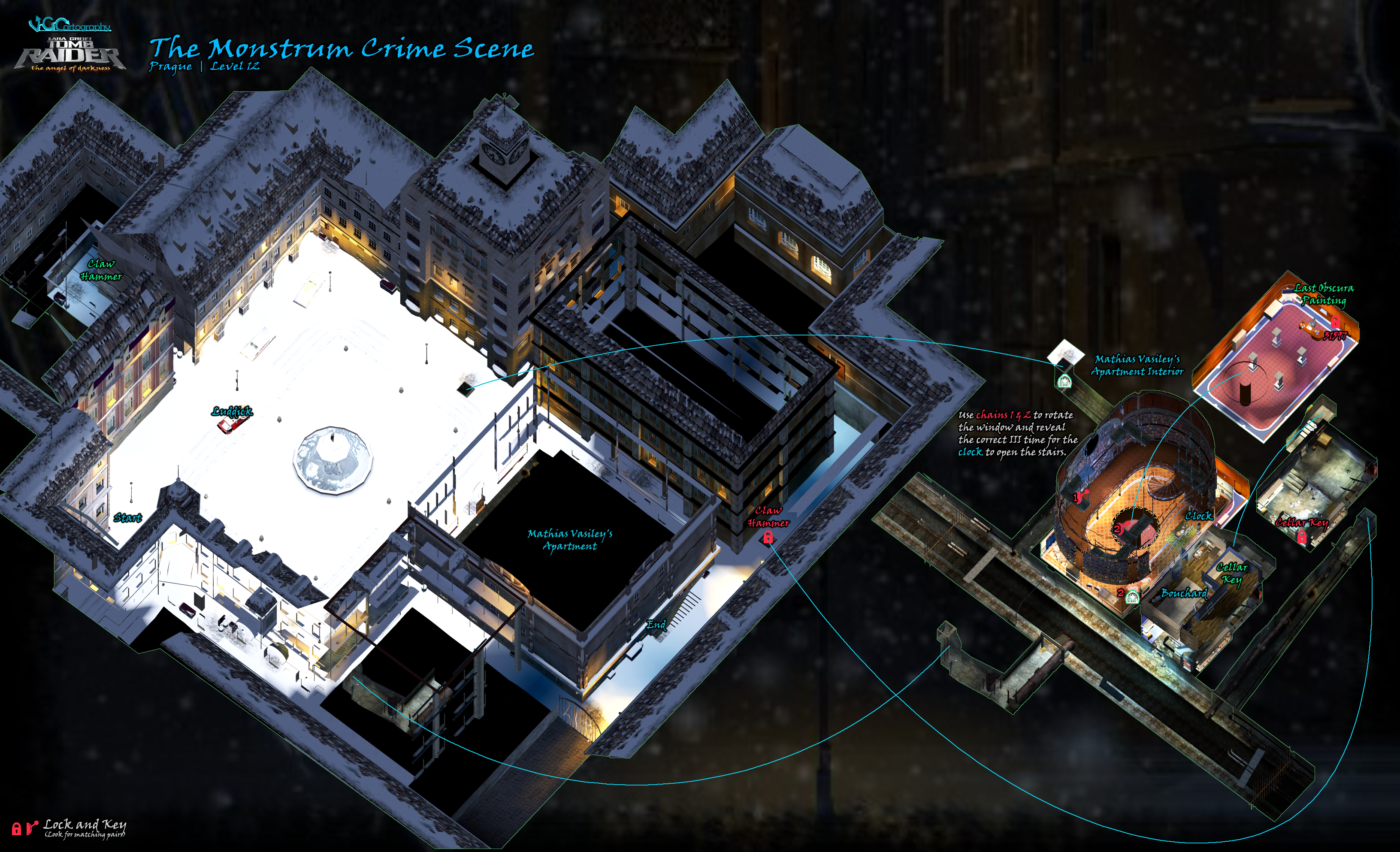Select the Luddick map label

pos(232,411)
